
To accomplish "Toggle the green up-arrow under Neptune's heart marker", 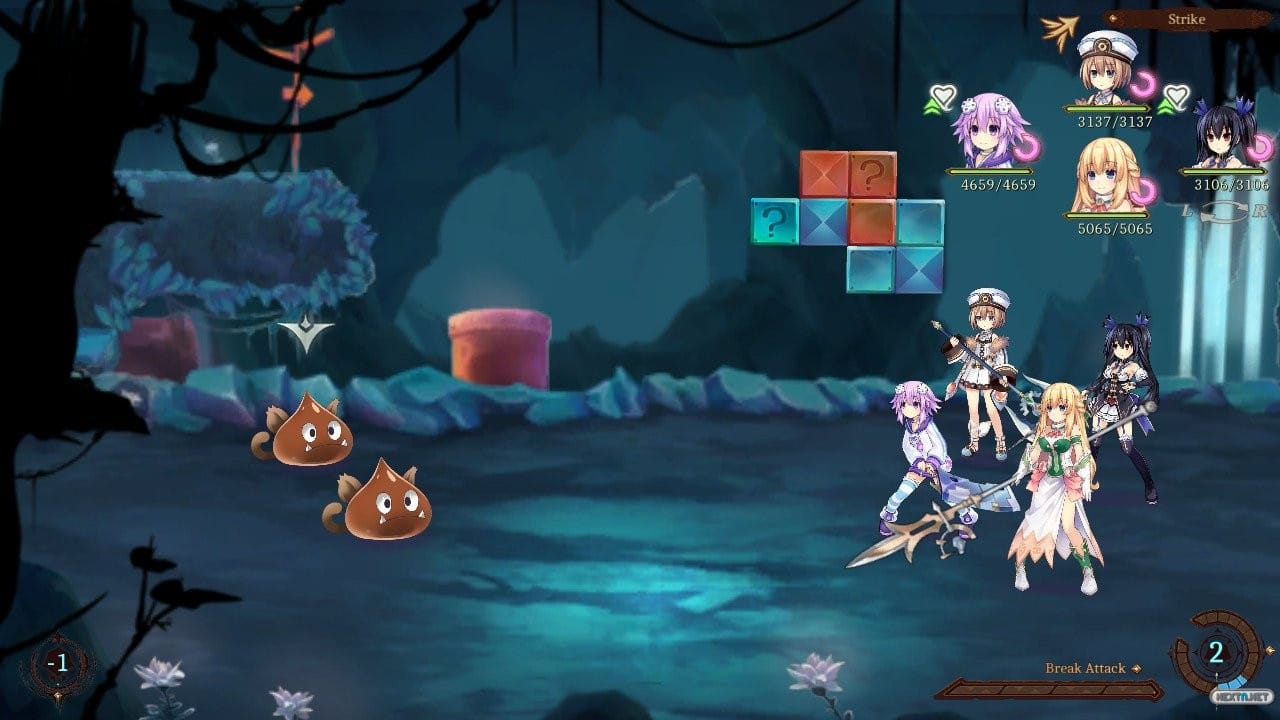I will 932,107.
